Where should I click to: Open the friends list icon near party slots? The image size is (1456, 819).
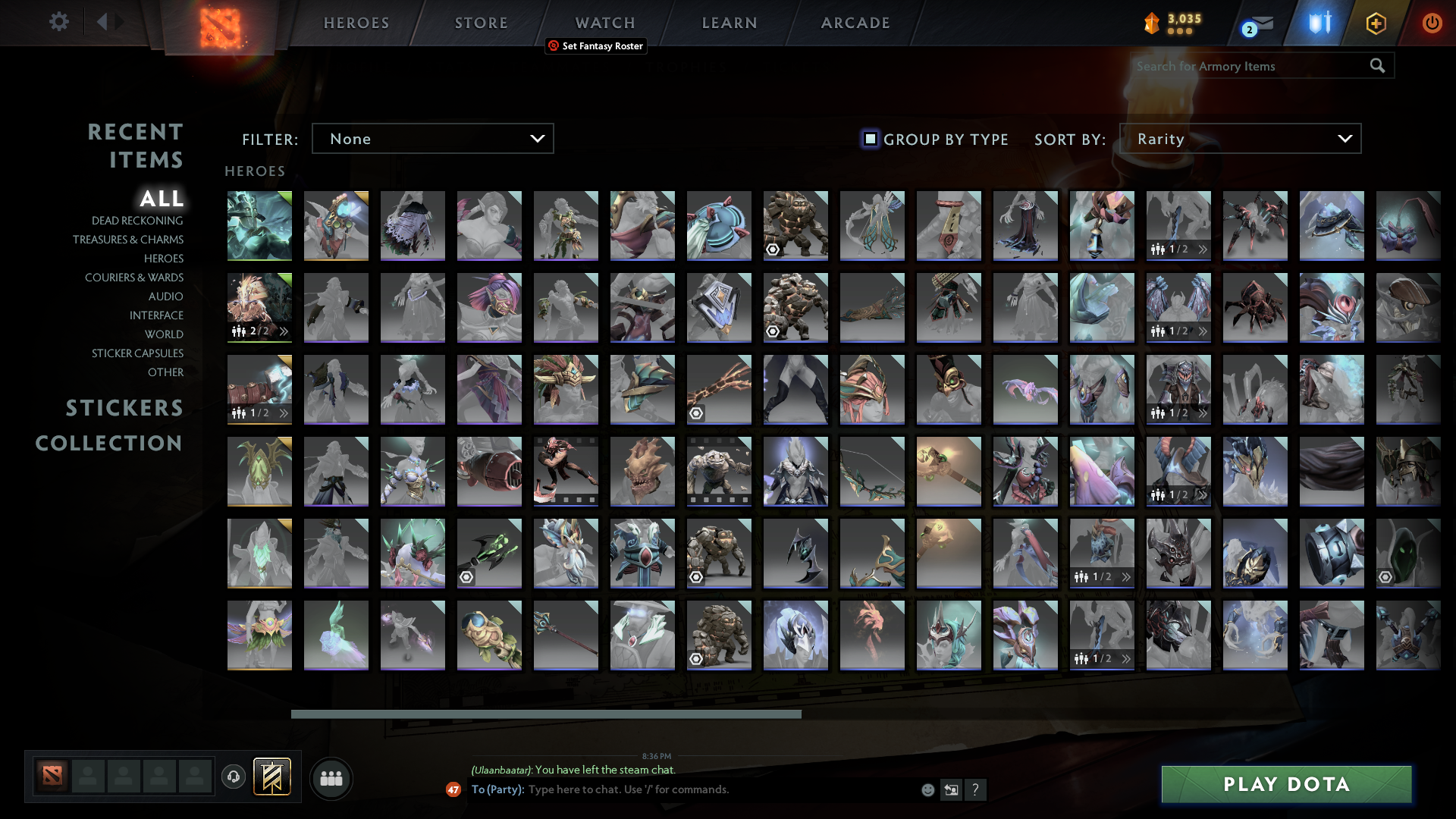[331, 778]
